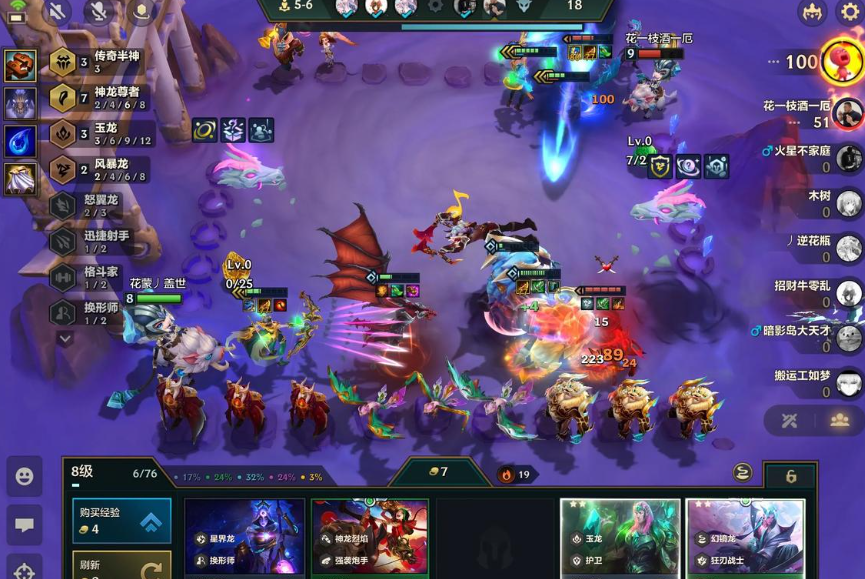Open the emote smiley button
This screenshot has height=579, width=865.
point(24,477)
